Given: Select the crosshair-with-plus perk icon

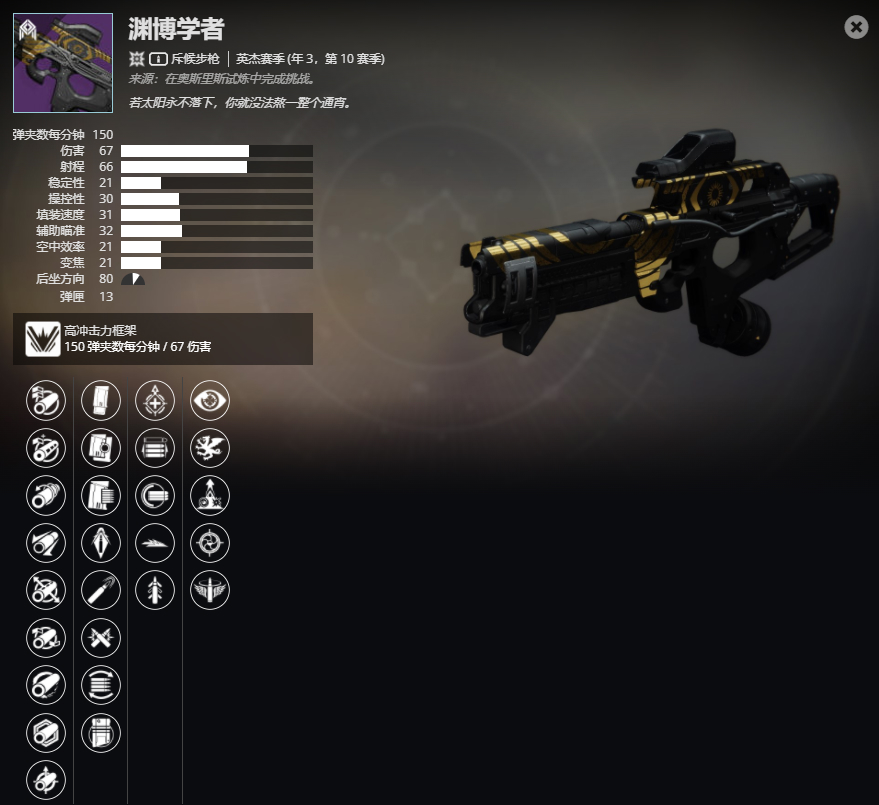Looking at the screenshot, I should tap(155, 401).
